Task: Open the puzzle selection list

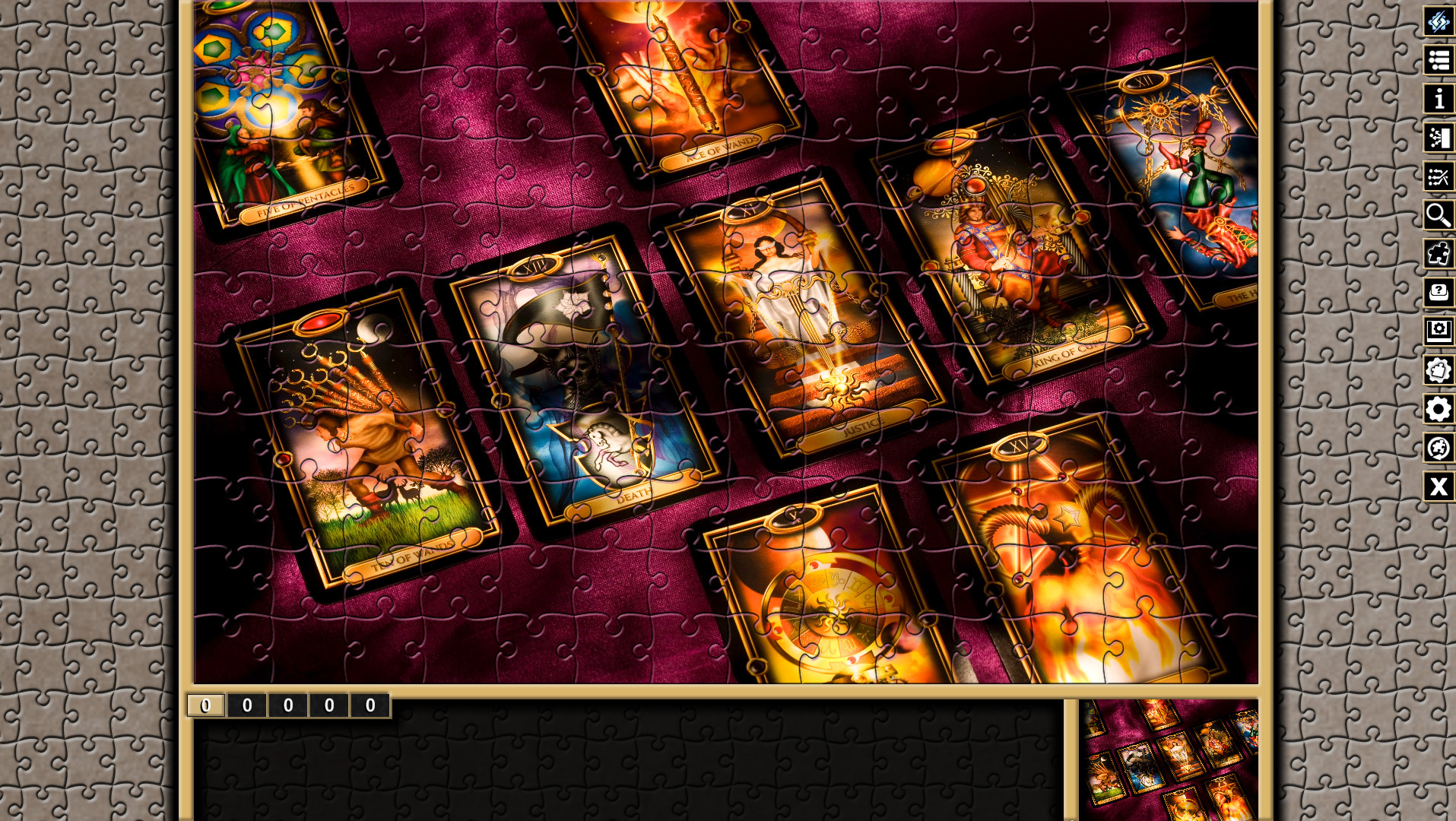Action: (1438, 62)
